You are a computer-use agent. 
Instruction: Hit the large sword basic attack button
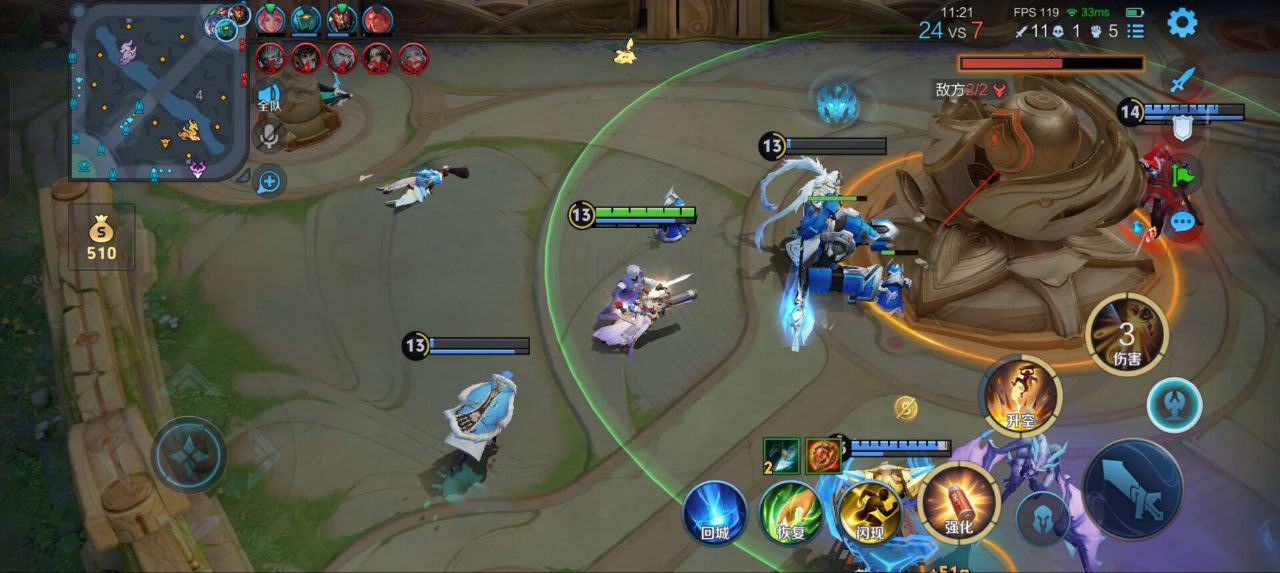click(1133, 489)
